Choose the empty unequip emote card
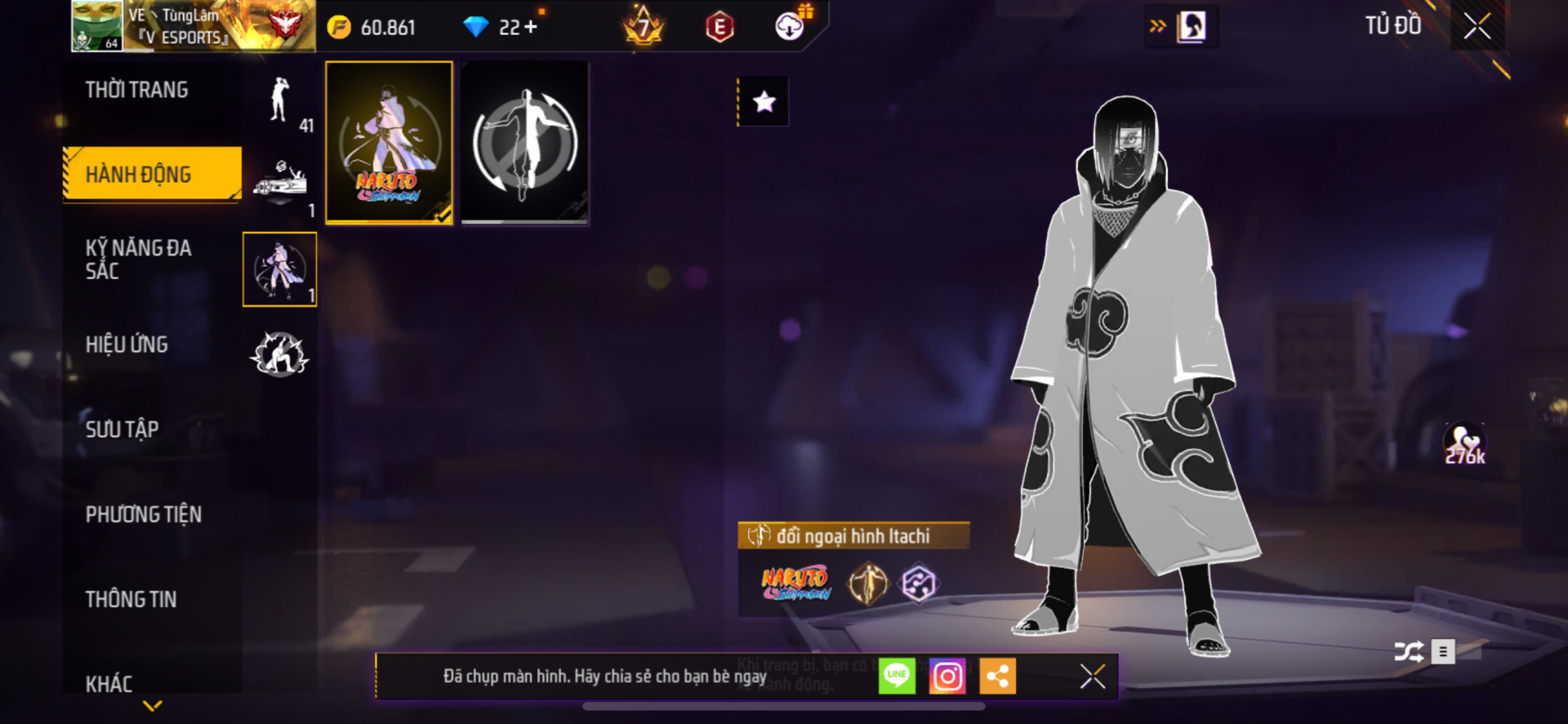The image size is (1568, 724). [524, 142]
